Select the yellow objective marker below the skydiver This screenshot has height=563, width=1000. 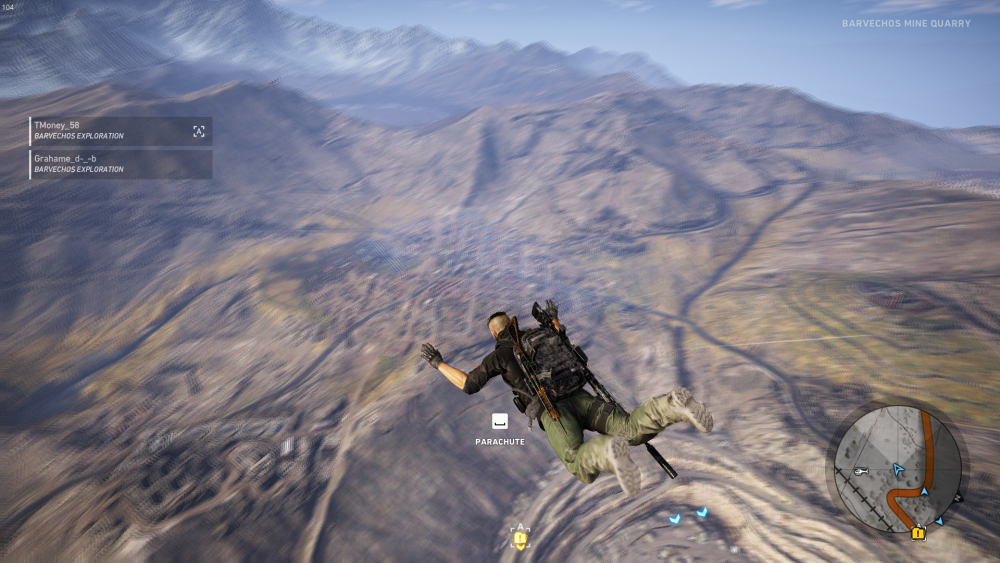[520, 539]
